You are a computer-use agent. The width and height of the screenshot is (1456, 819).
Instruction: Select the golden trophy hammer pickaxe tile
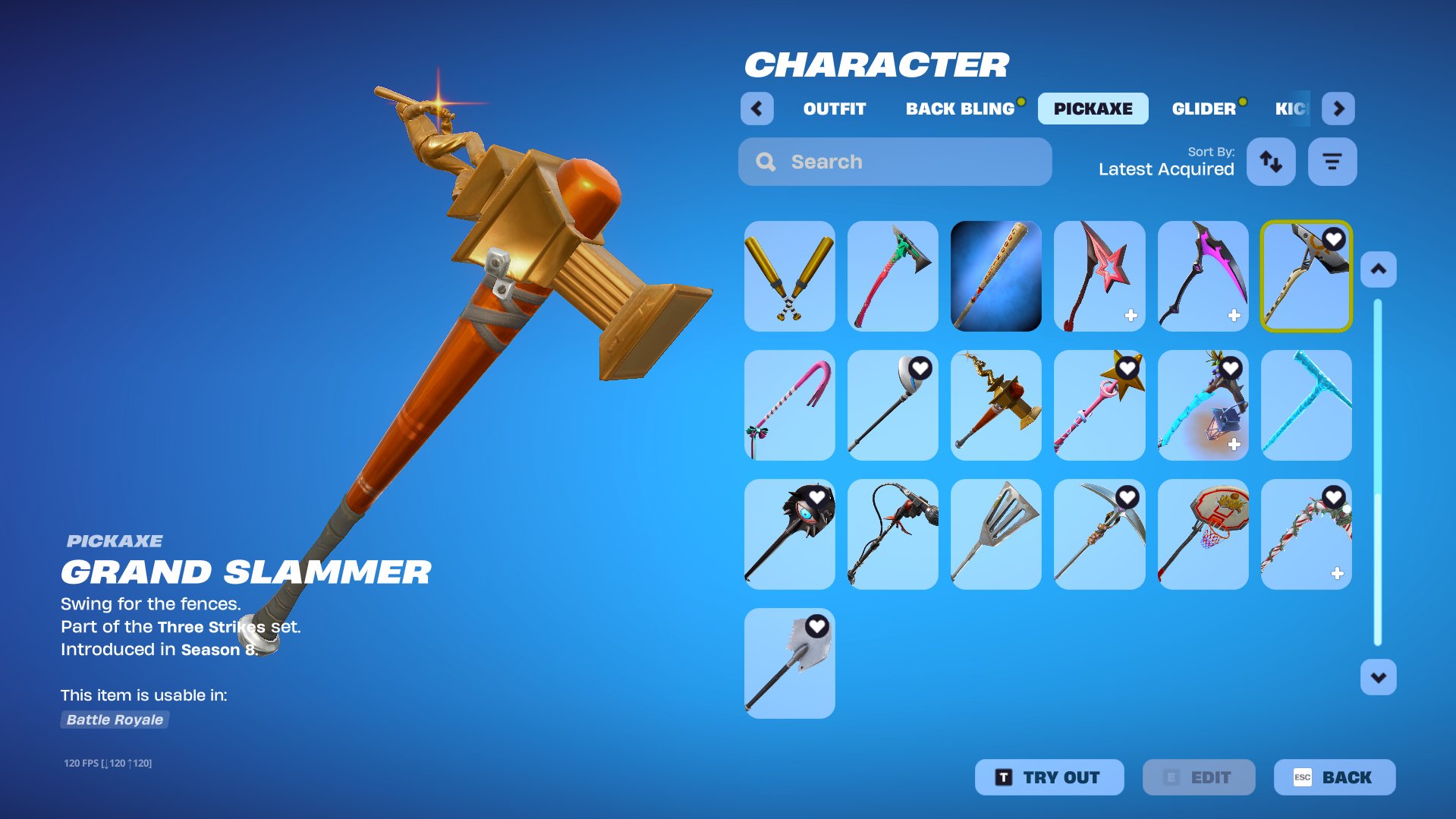995,405
